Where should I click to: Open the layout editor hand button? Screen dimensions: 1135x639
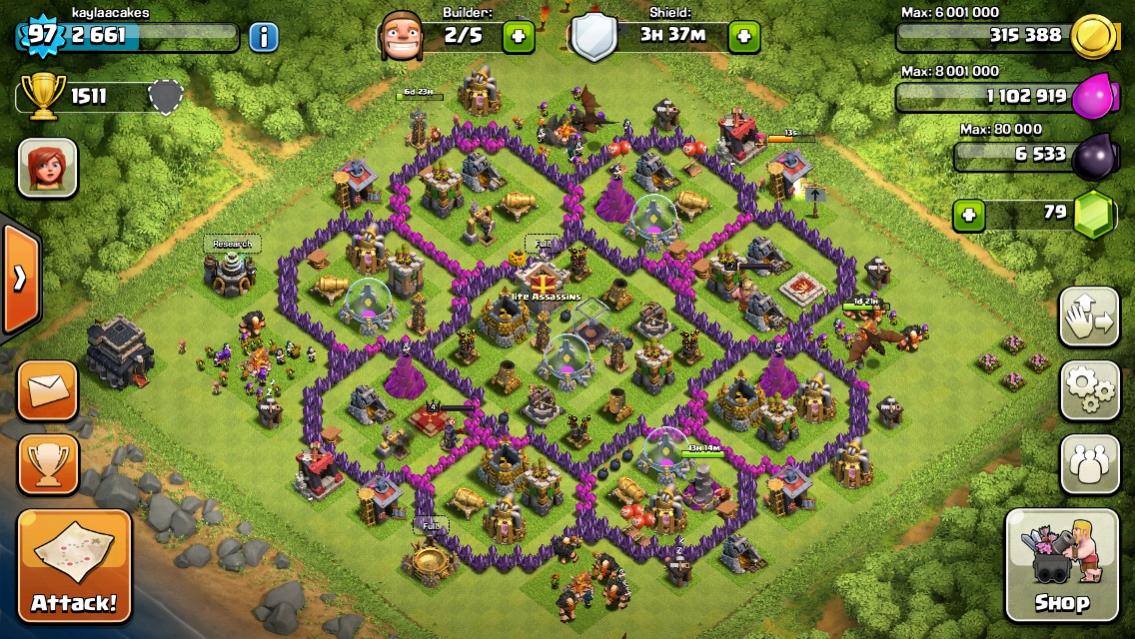coord(1089,316)
